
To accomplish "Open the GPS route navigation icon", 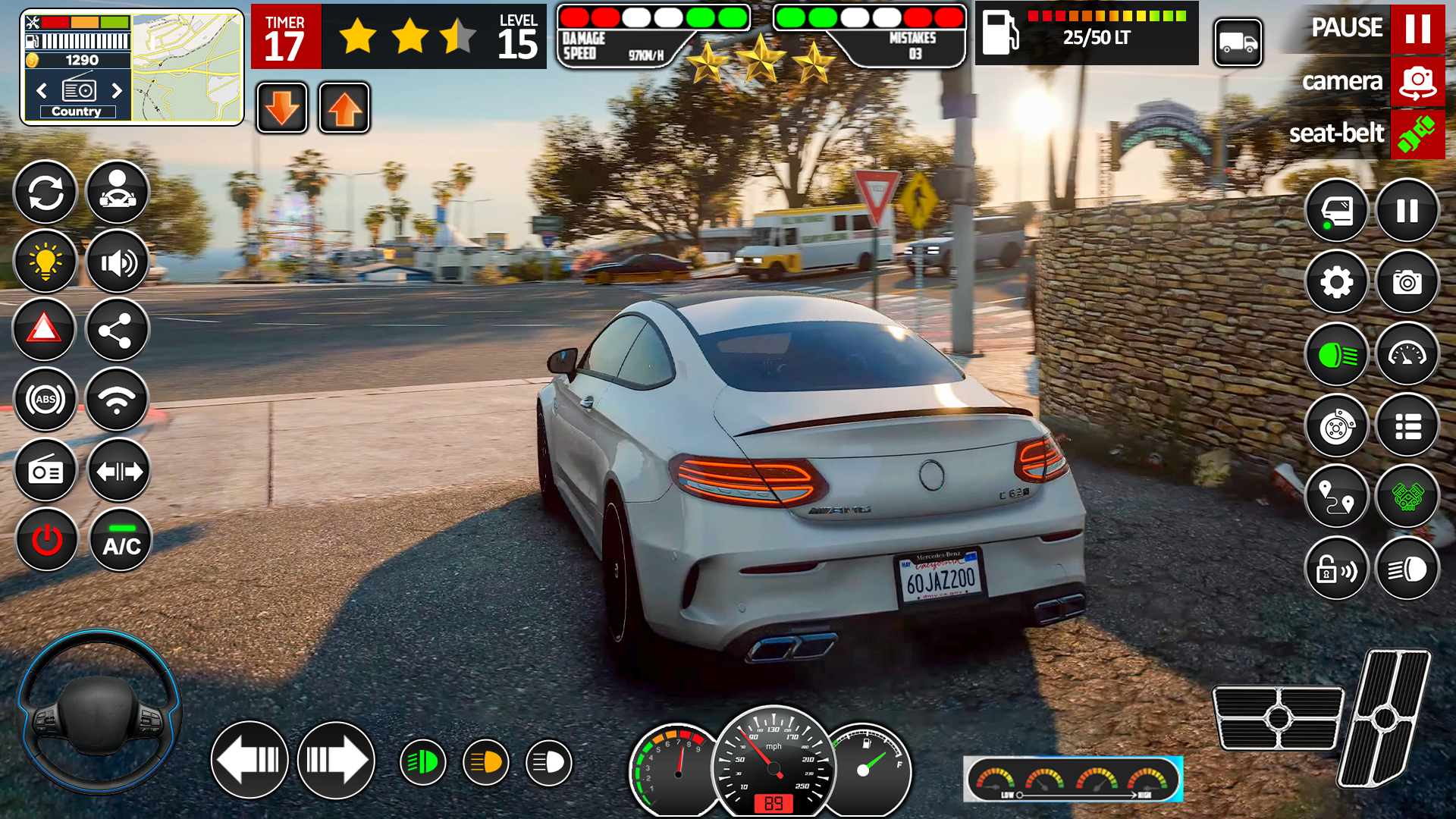I will tap(1337, 498).
